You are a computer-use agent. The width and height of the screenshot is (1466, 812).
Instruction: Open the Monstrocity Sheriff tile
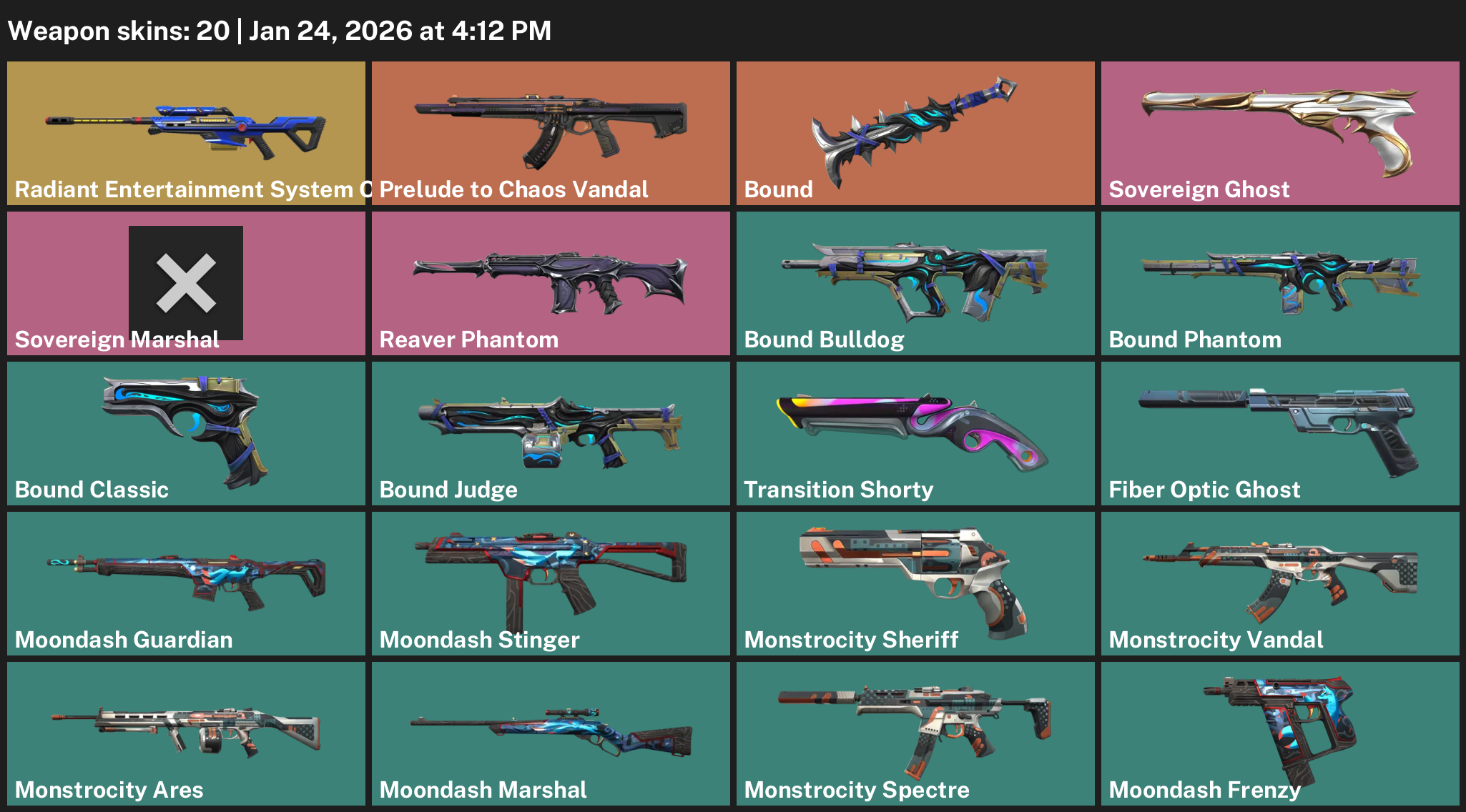pos(915,583)
